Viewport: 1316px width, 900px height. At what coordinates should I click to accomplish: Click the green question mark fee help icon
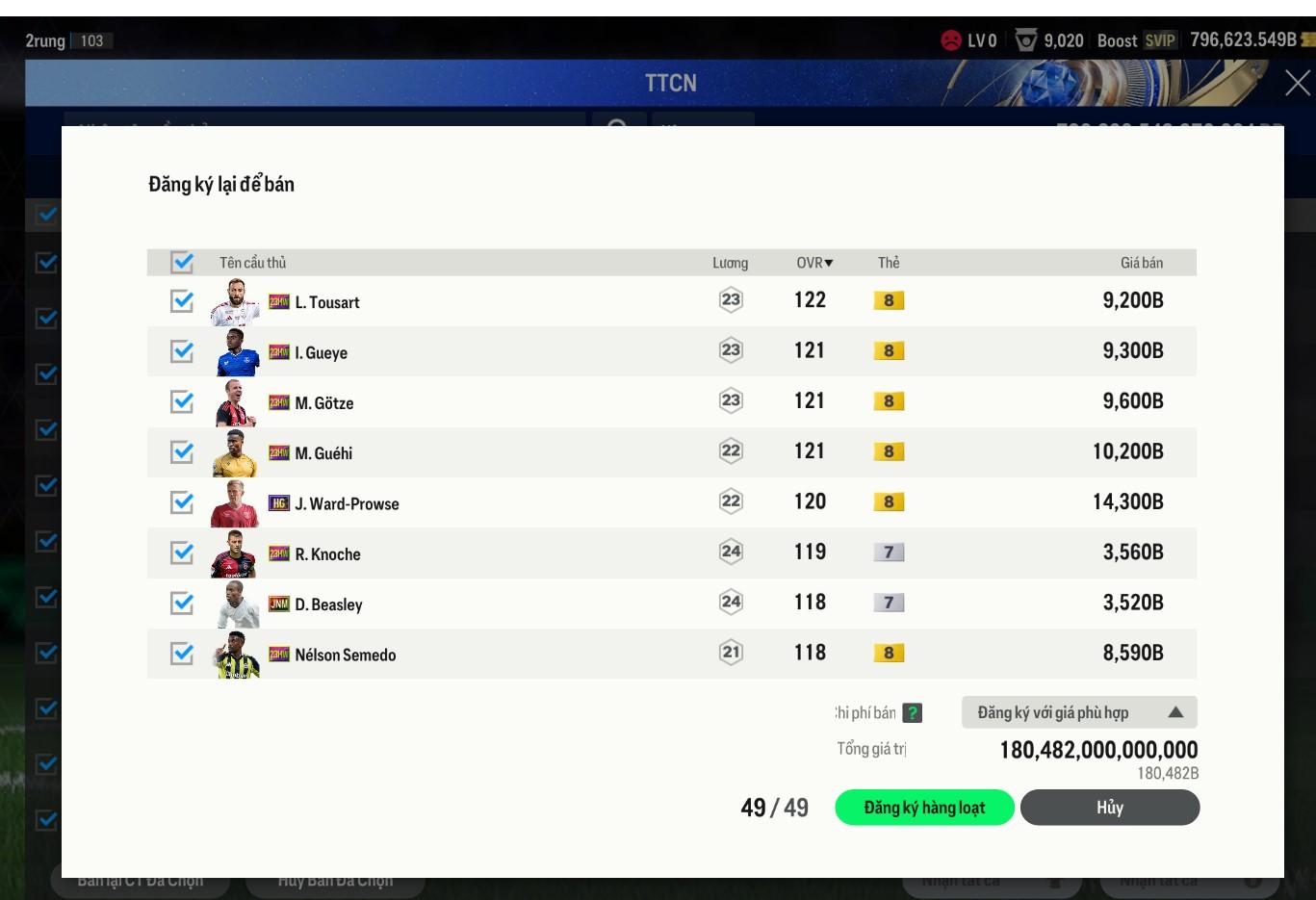coord(913,713)
